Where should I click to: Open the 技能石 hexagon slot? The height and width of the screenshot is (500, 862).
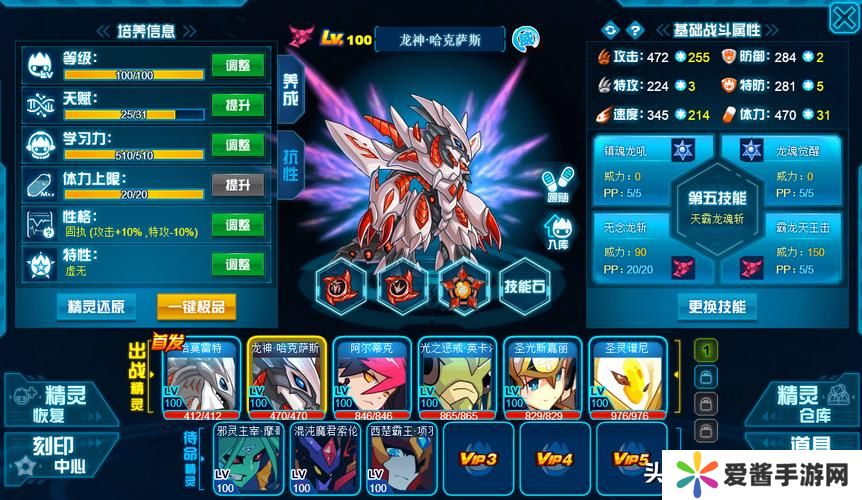click(x=524, y=285)
